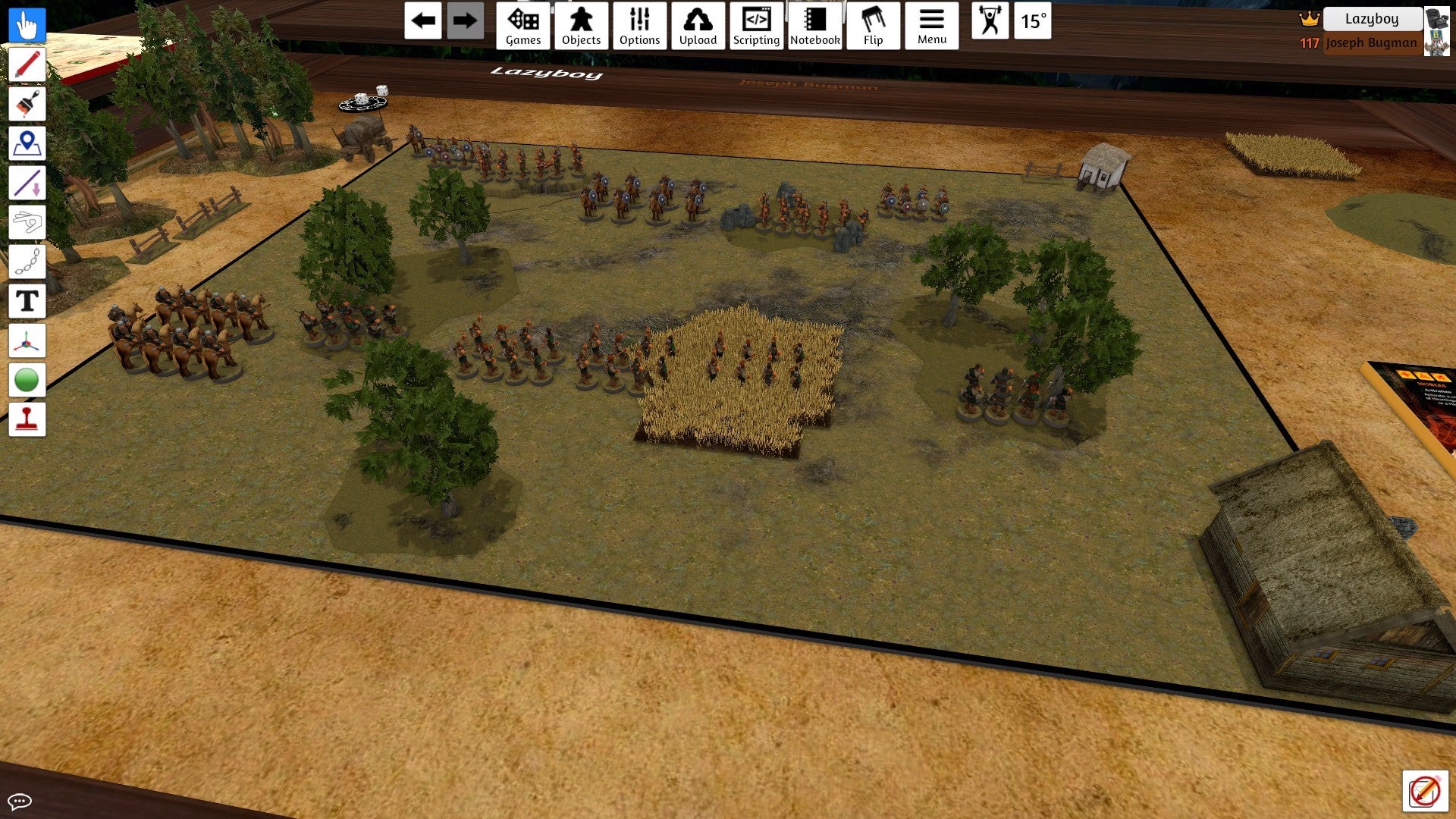Open the Scripting editor
Viewport: 1456px width, 819px height.
[x=756, y=26]
